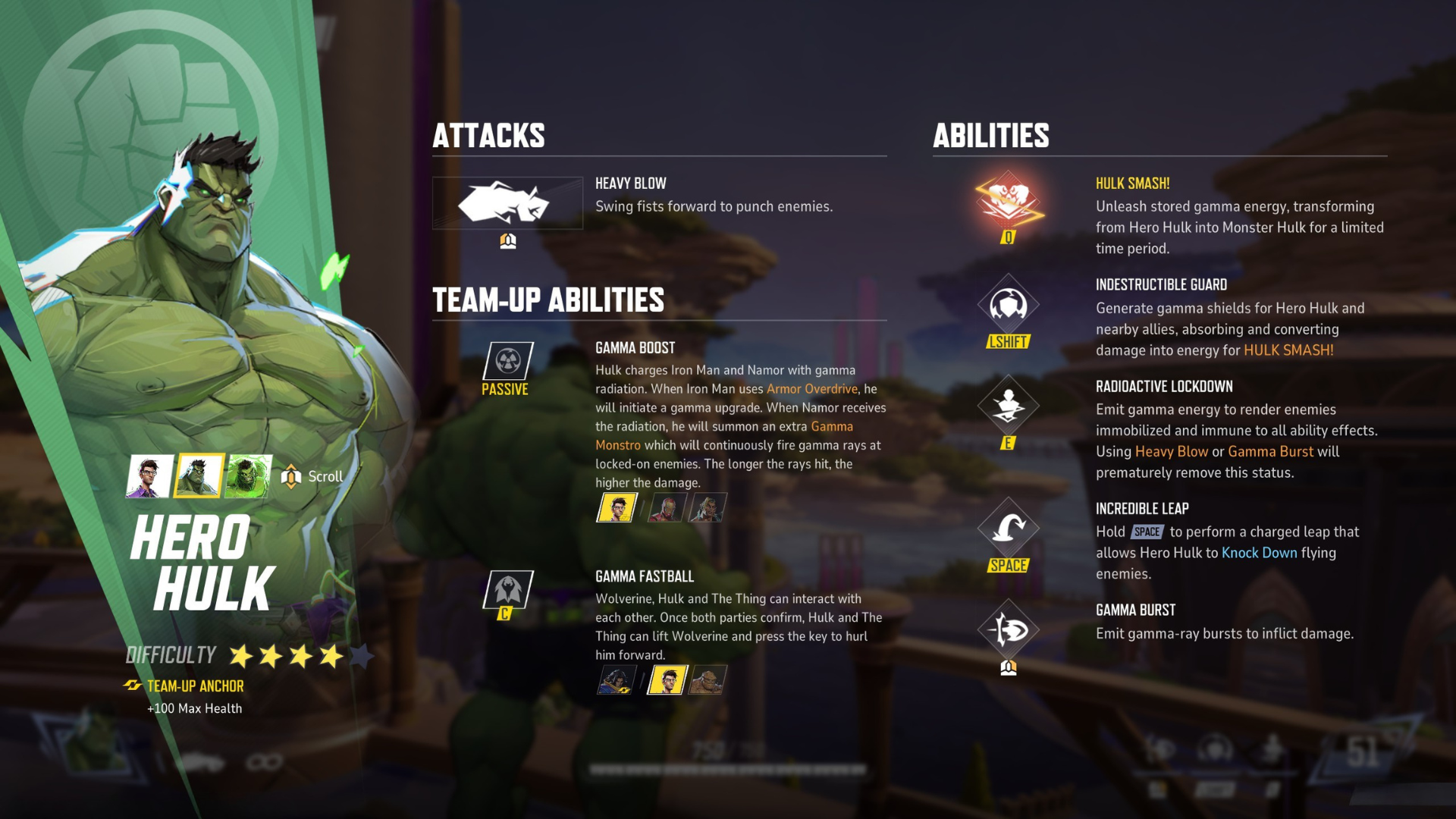
Task: Click the Knock Down blue link
Action: [x=1260, y=553]
